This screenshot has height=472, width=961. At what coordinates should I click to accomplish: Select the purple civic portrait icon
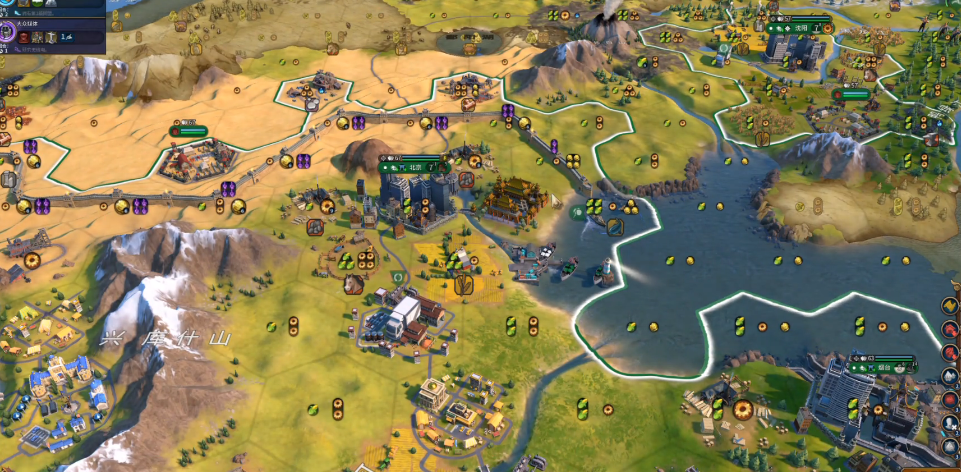7,31
